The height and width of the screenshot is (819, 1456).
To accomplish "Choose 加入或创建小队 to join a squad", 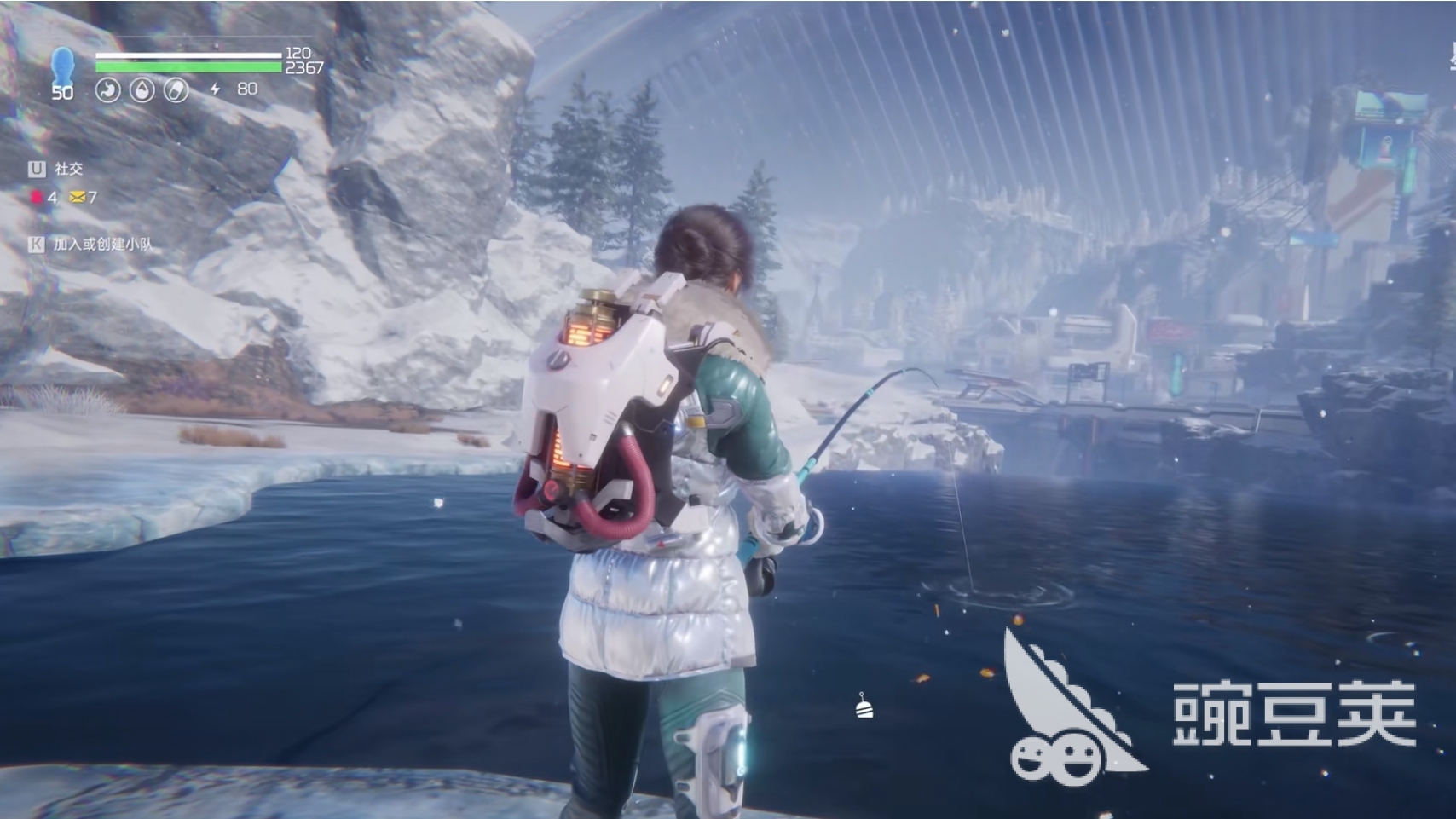I will (102, 245).
